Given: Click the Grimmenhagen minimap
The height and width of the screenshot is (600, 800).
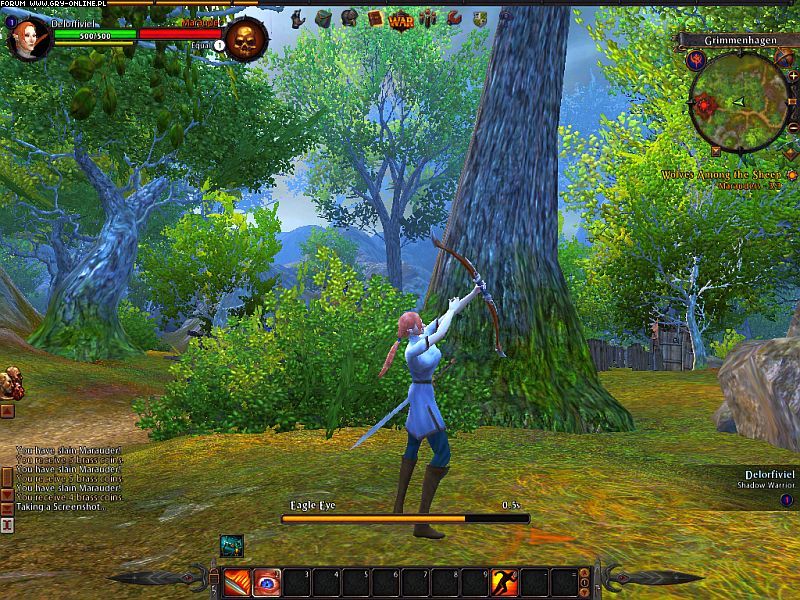Looking at the screenshot, I should click(739, 101).
